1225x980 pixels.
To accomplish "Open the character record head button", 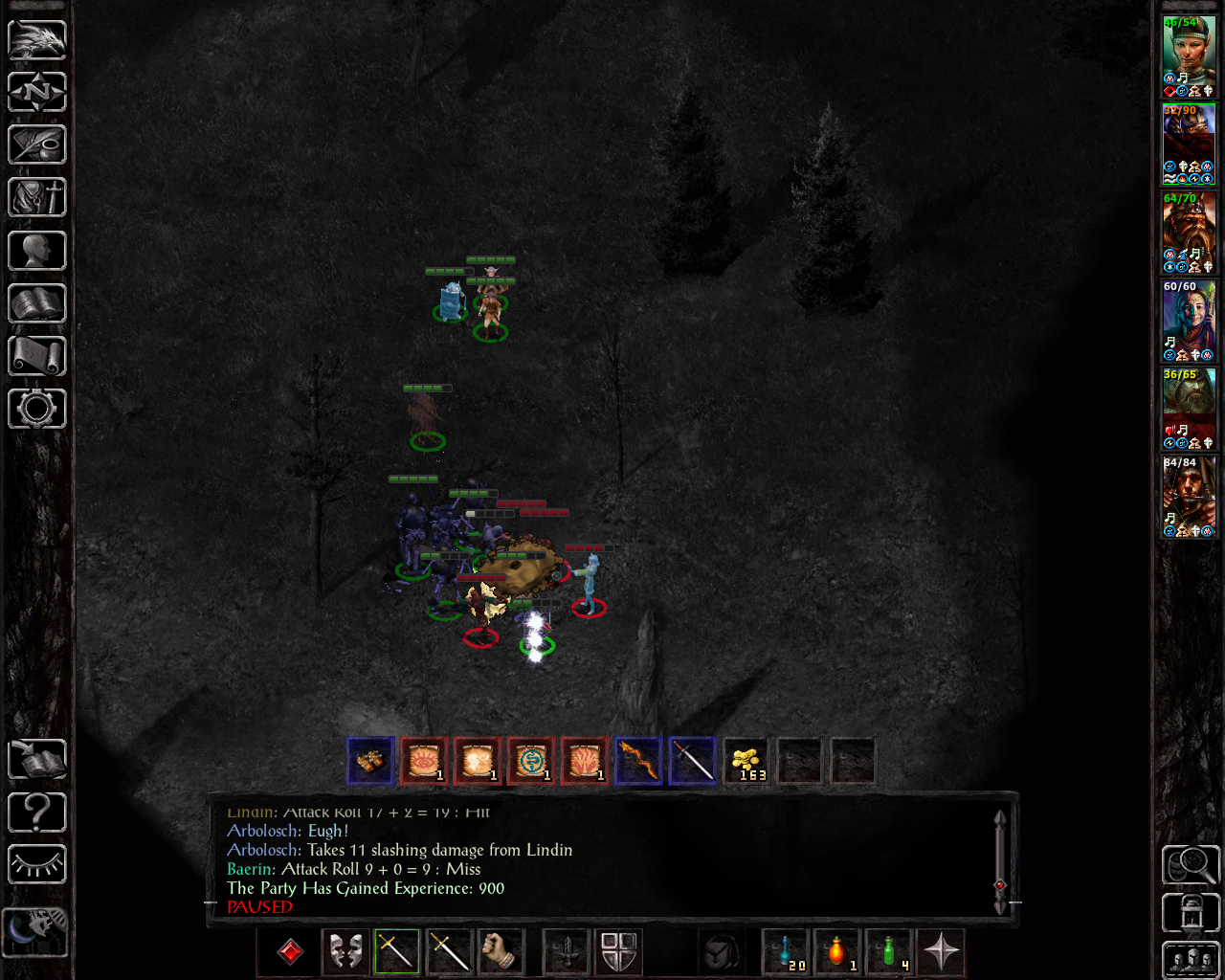I will click(x=37, y=251).
